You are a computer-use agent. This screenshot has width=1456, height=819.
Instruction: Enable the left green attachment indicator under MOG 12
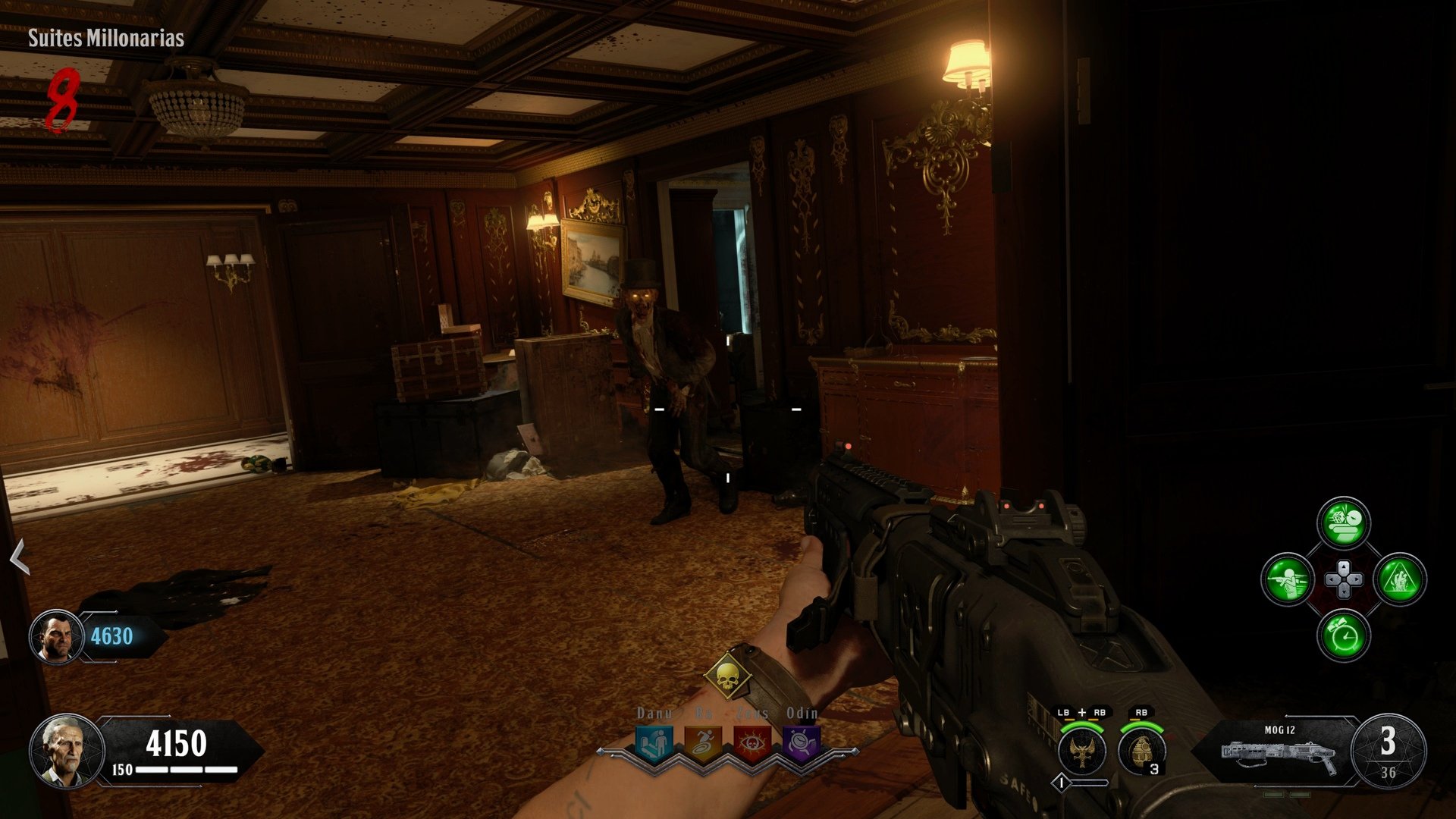pos(1272,794)
